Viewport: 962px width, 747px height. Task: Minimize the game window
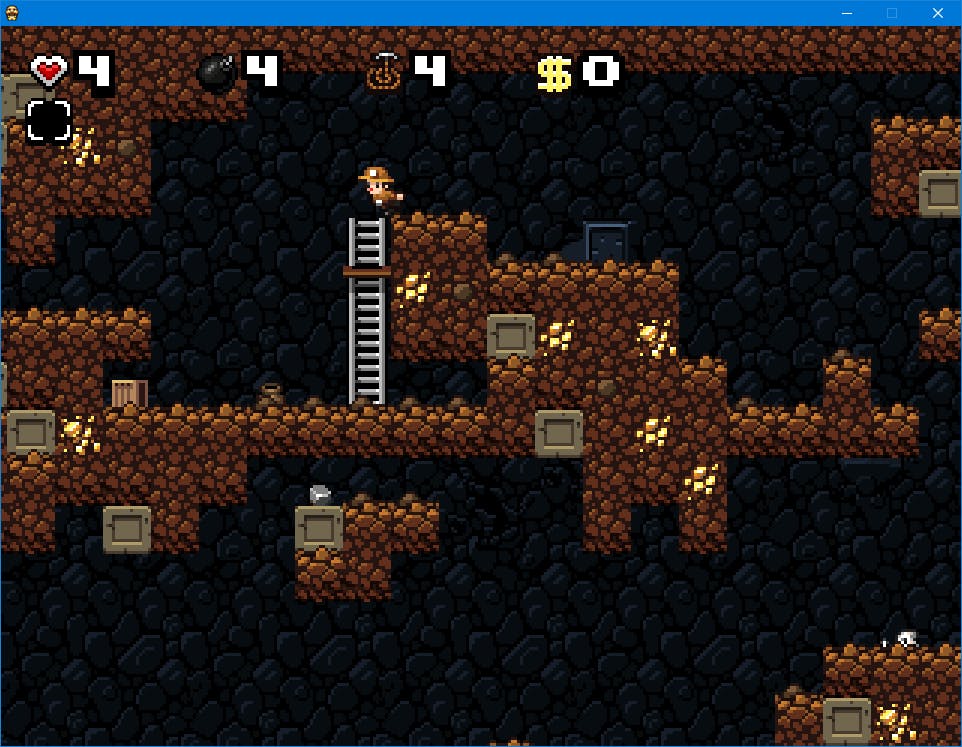click(847, 13)
